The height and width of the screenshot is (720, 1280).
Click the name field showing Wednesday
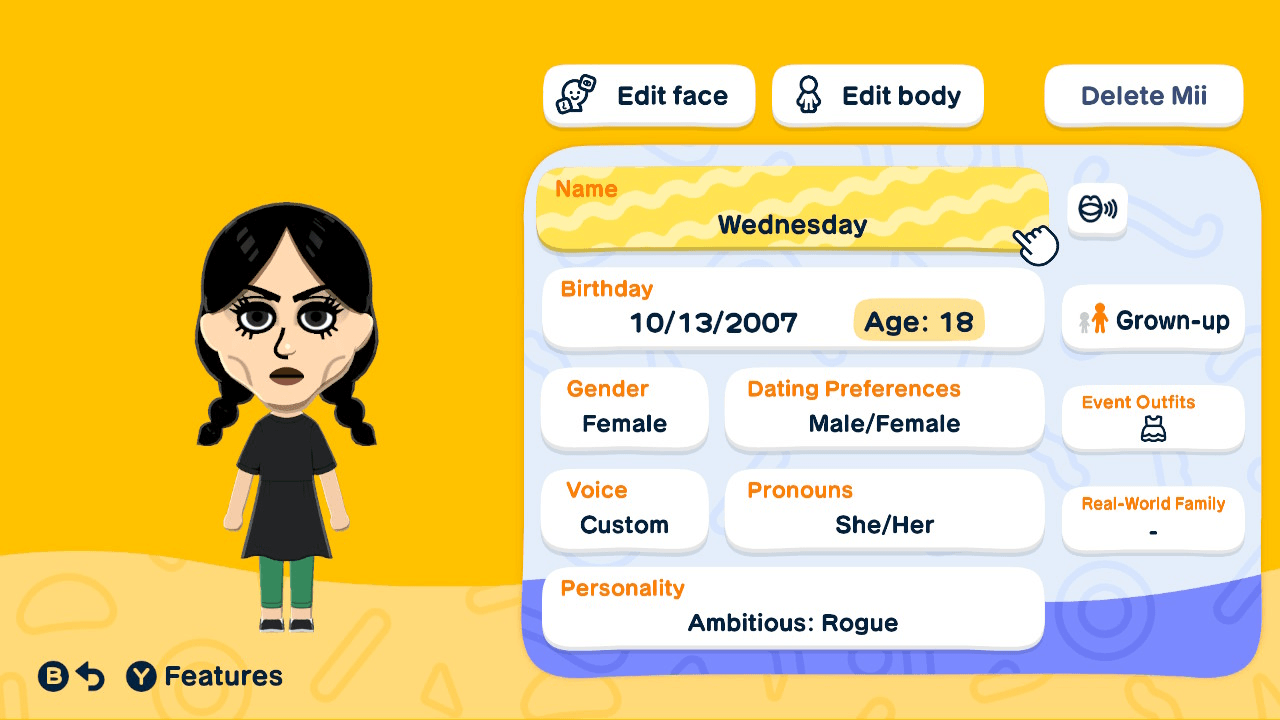[x=792, y=225]
